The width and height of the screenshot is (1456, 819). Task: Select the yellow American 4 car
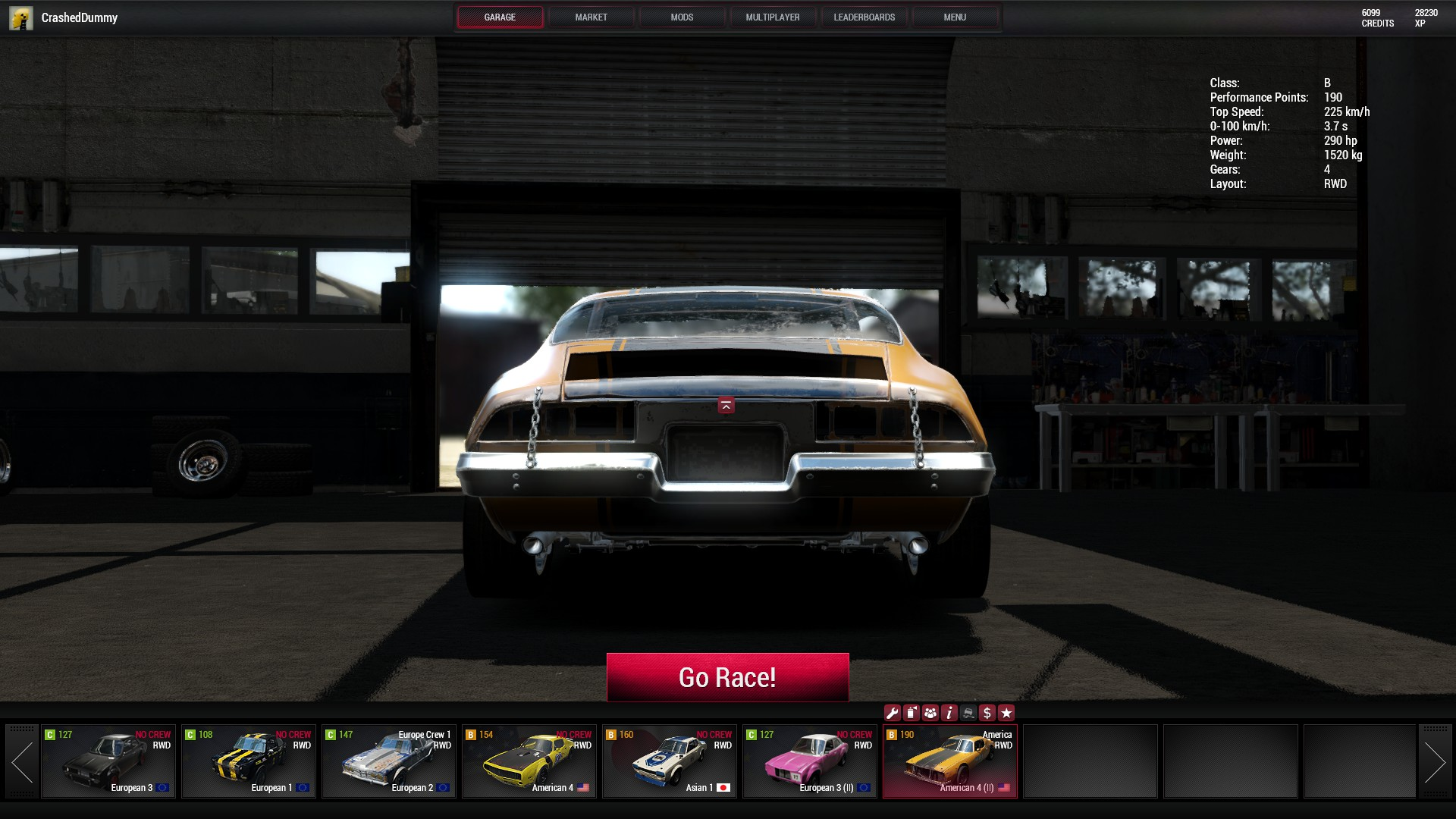[x=529, y=761]
